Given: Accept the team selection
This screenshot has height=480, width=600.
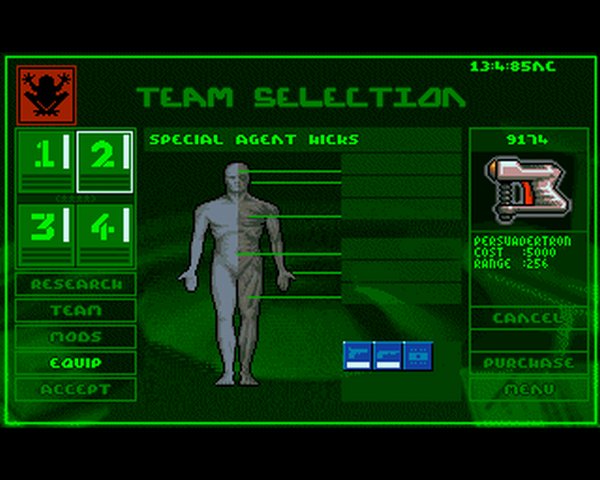Looking at the screenshot, I should tap(76, 389).
